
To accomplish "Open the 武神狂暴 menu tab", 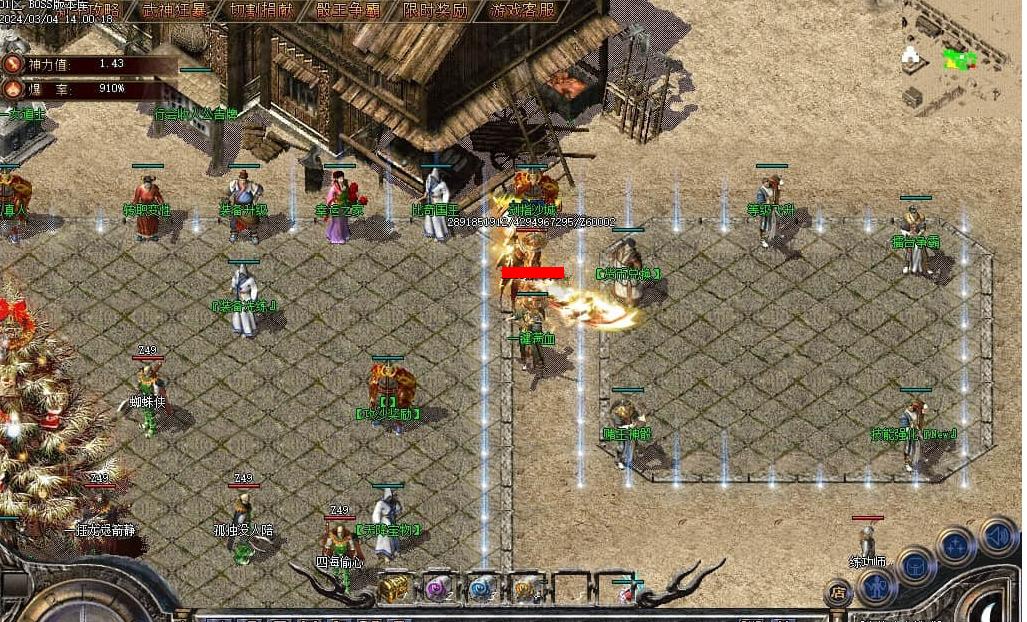I will click(175, 11).
